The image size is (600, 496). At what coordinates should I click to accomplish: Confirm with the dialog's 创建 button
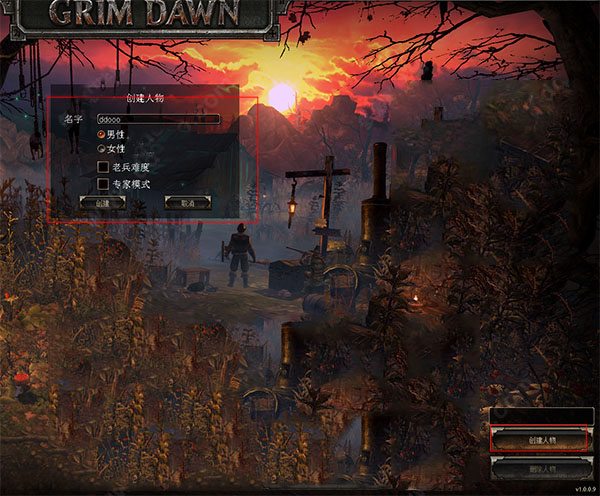pyautogui.click(x=103, y=202)
